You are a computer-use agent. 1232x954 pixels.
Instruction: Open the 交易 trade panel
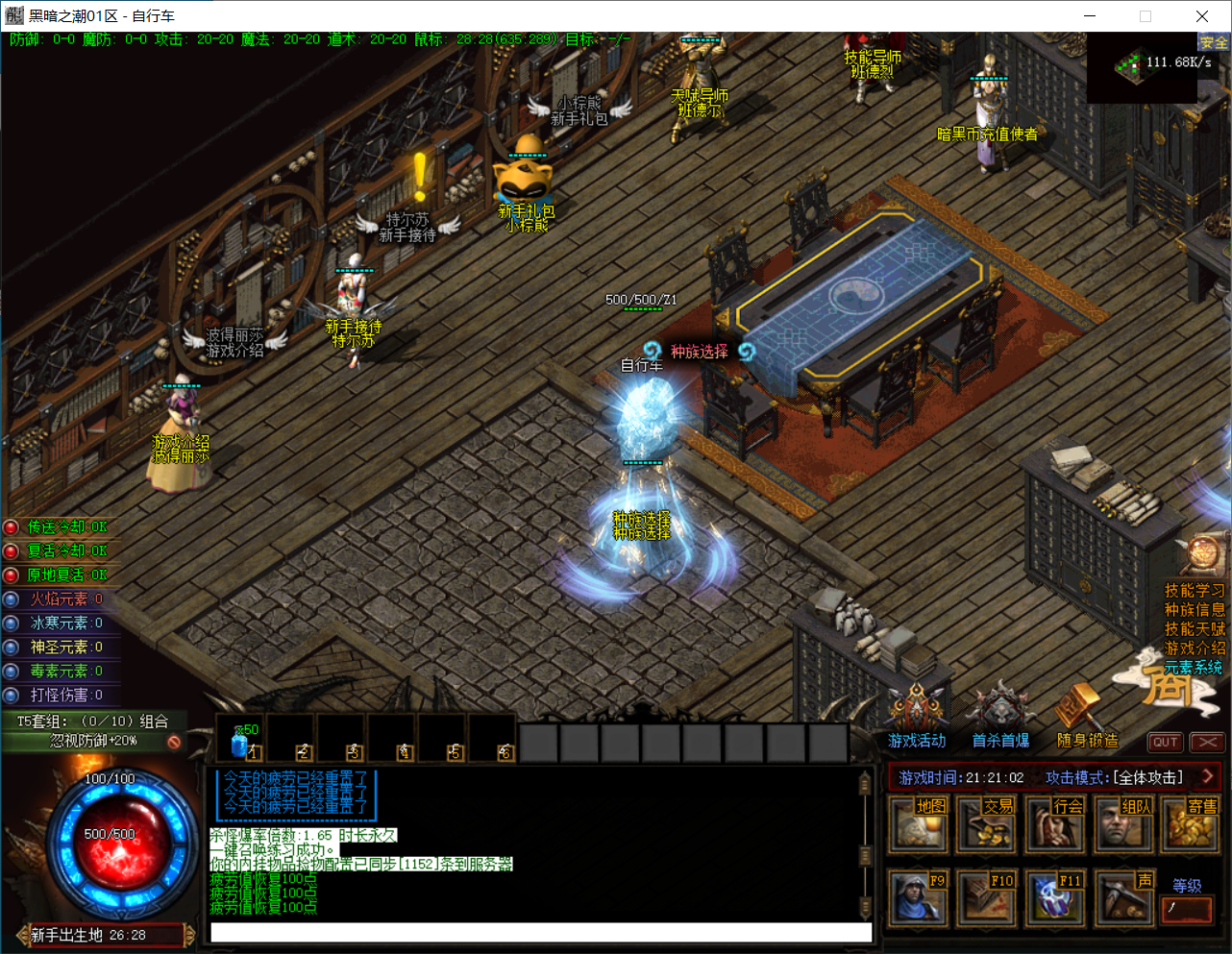tap(986, 824)
